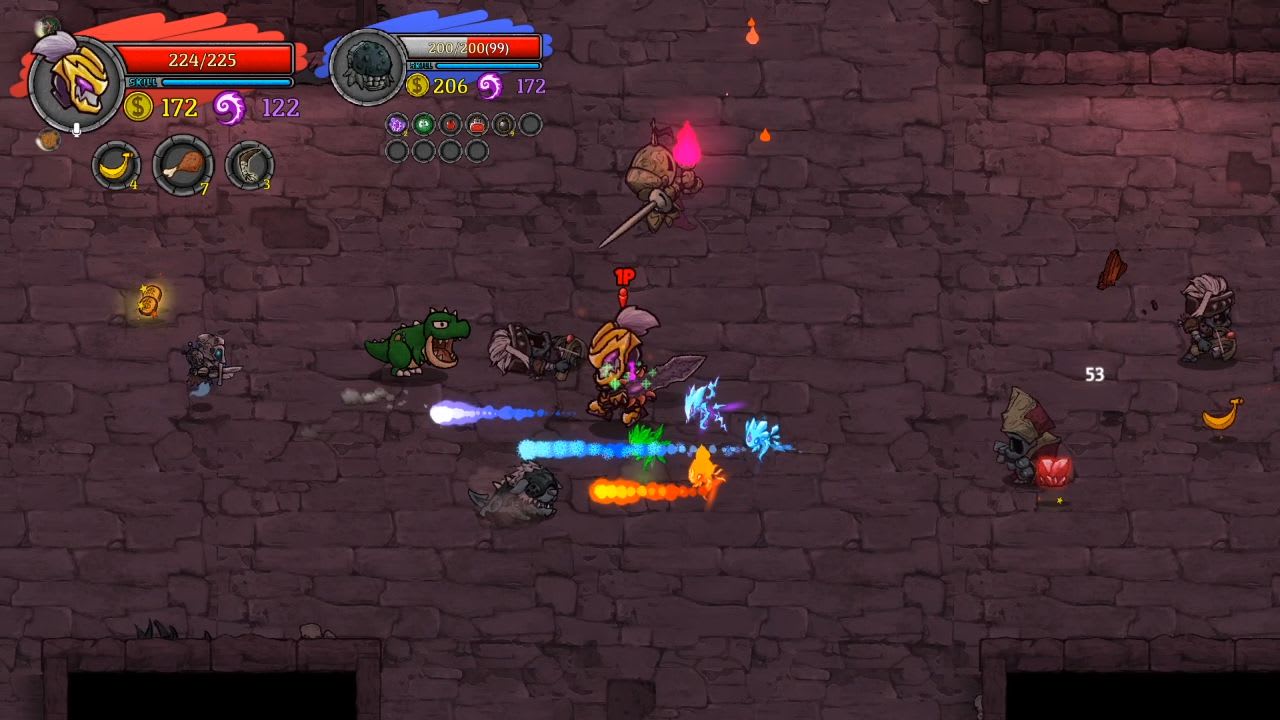Select the green potion icon in player 2's inventory
Image resolution: width=1280 pixels, height=720 pixels.
click(422, 124)
